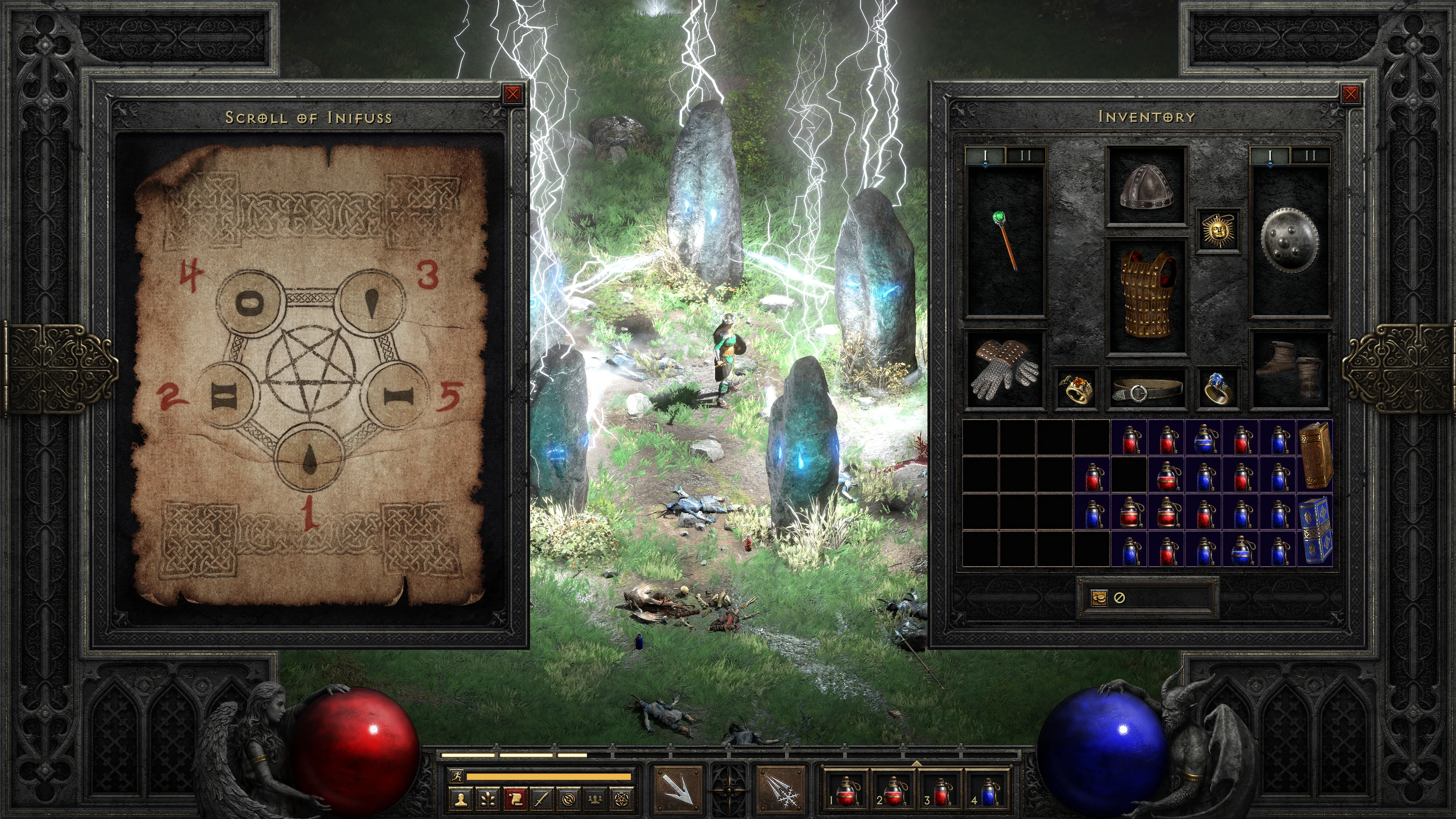Select the equipped helmet slot

[1146, 187]
